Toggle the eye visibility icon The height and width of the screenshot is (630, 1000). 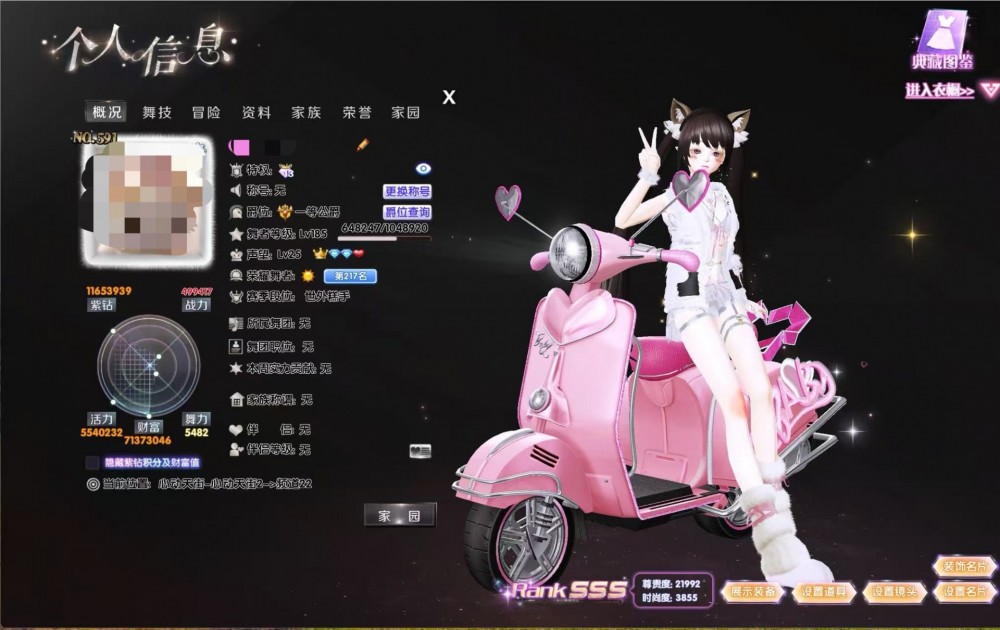click(422, 169)
